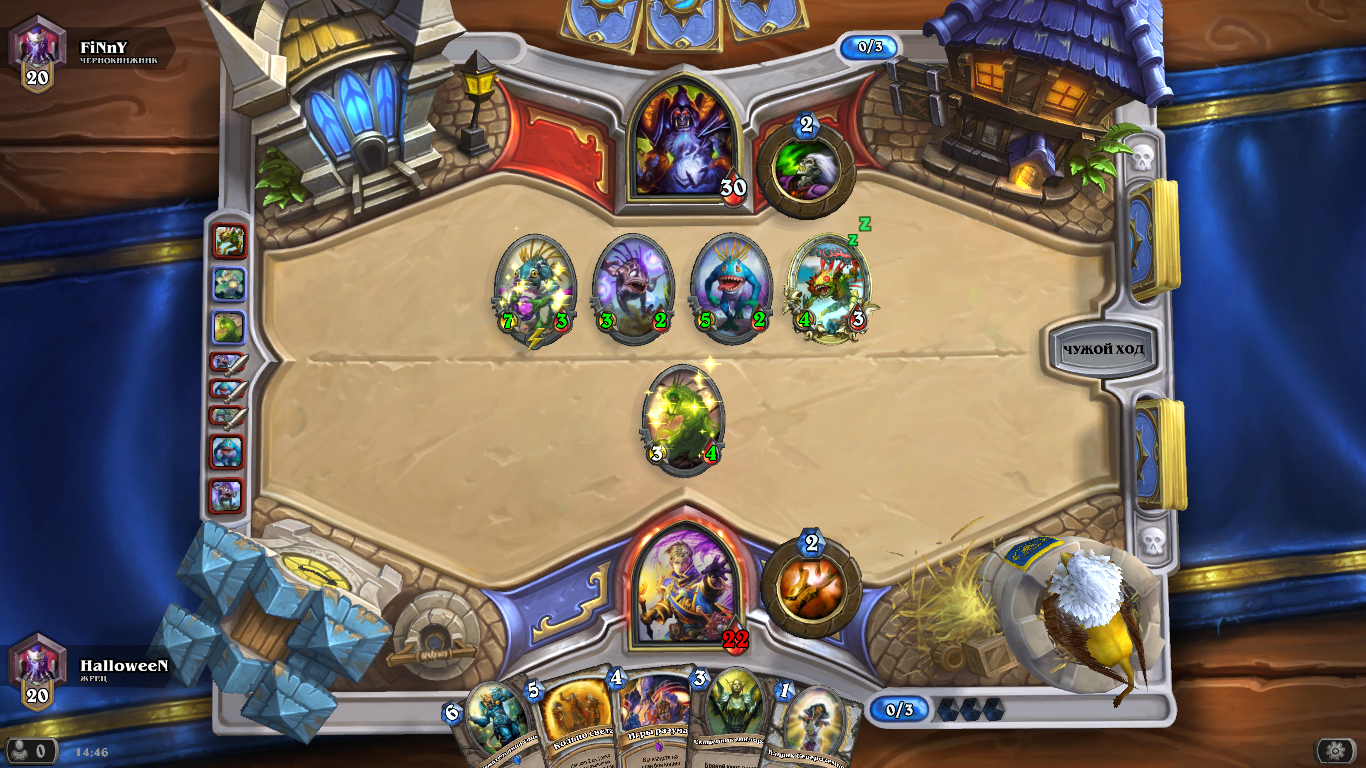Select your green 3/4 minion on board
Screen dimensions: 1366x768
[683, 418]
